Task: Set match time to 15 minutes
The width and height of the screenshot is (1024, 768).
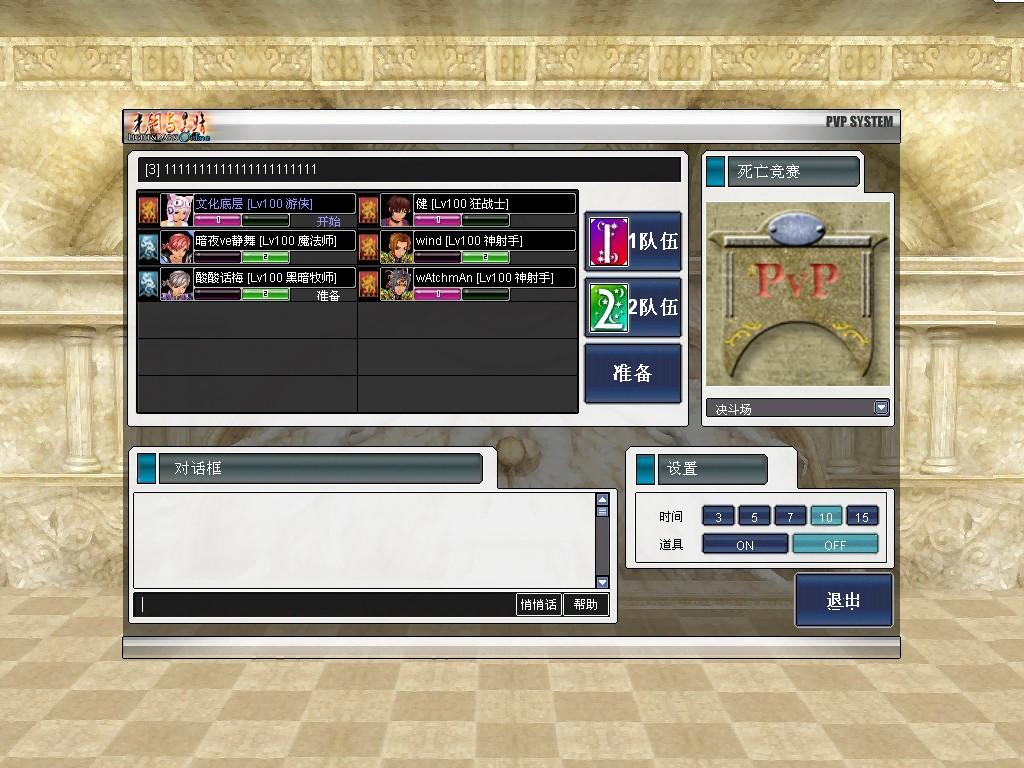Action: pyautogui.click(x=862, y=516)
